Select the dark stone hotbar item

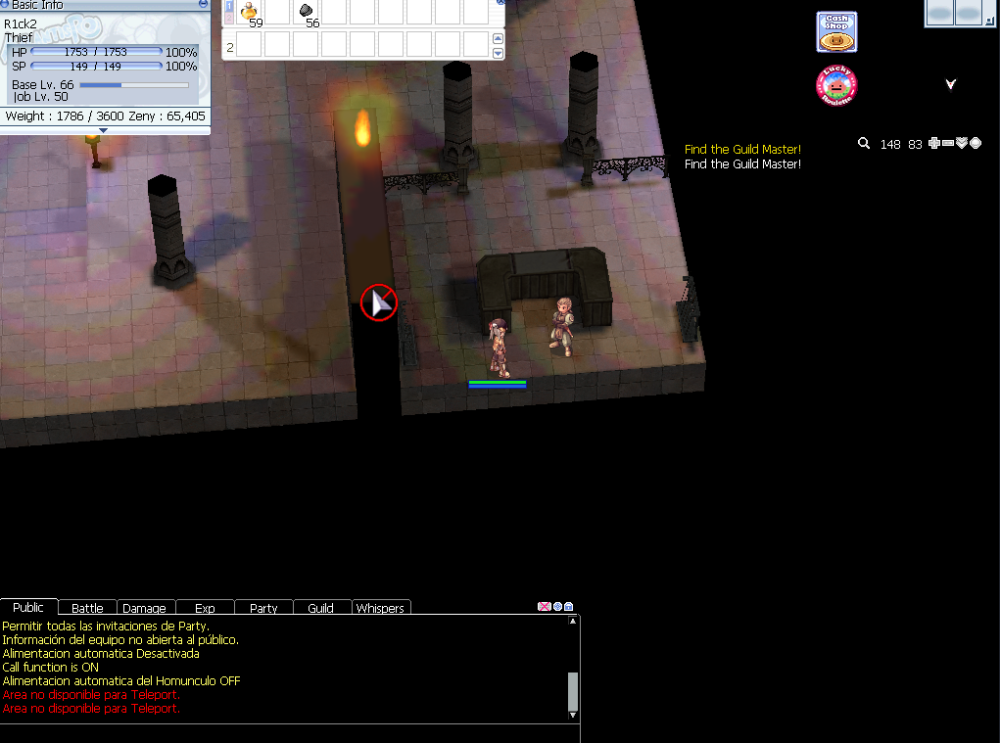point(306,11)
